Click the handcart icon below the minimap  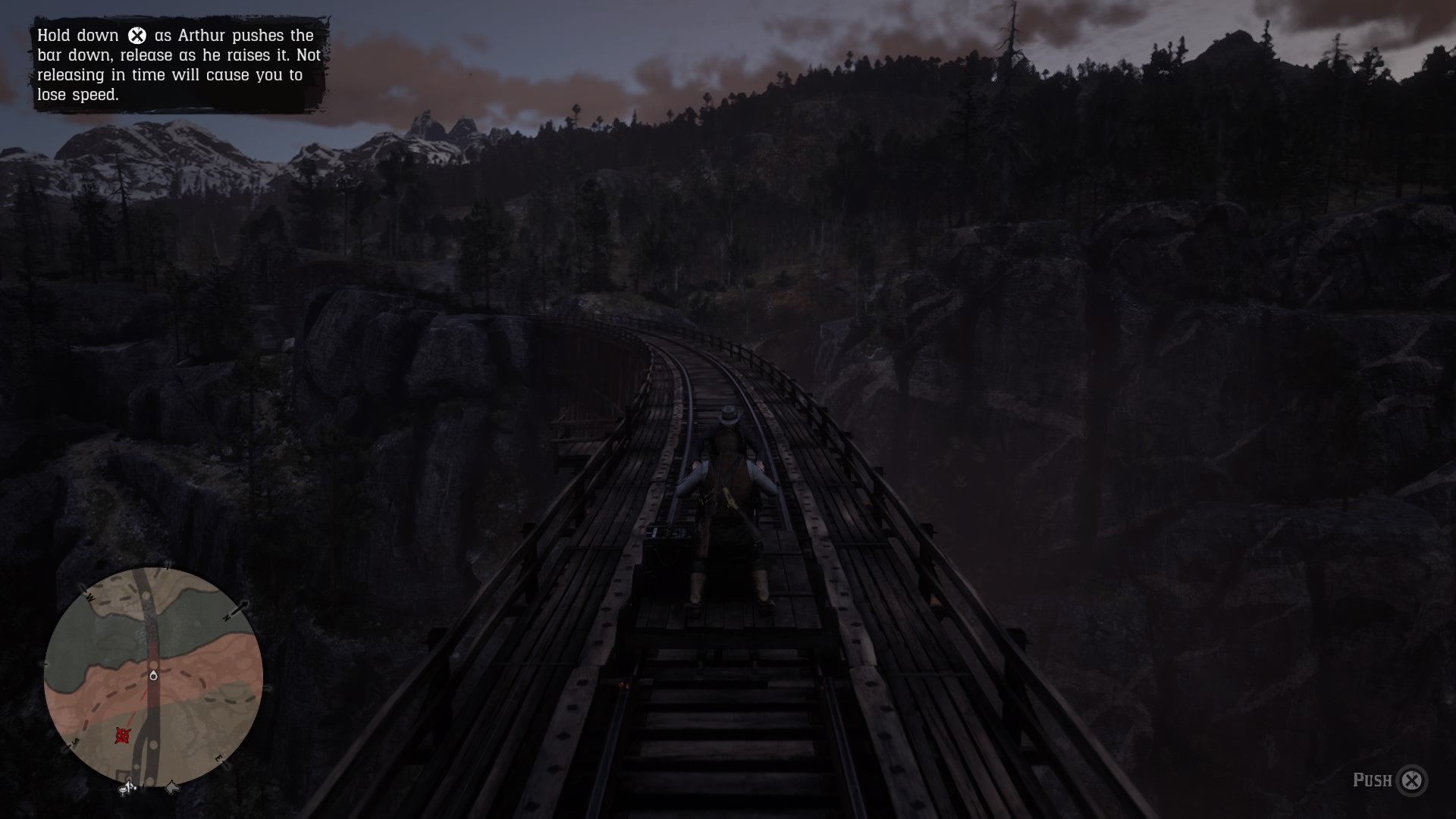128,787
